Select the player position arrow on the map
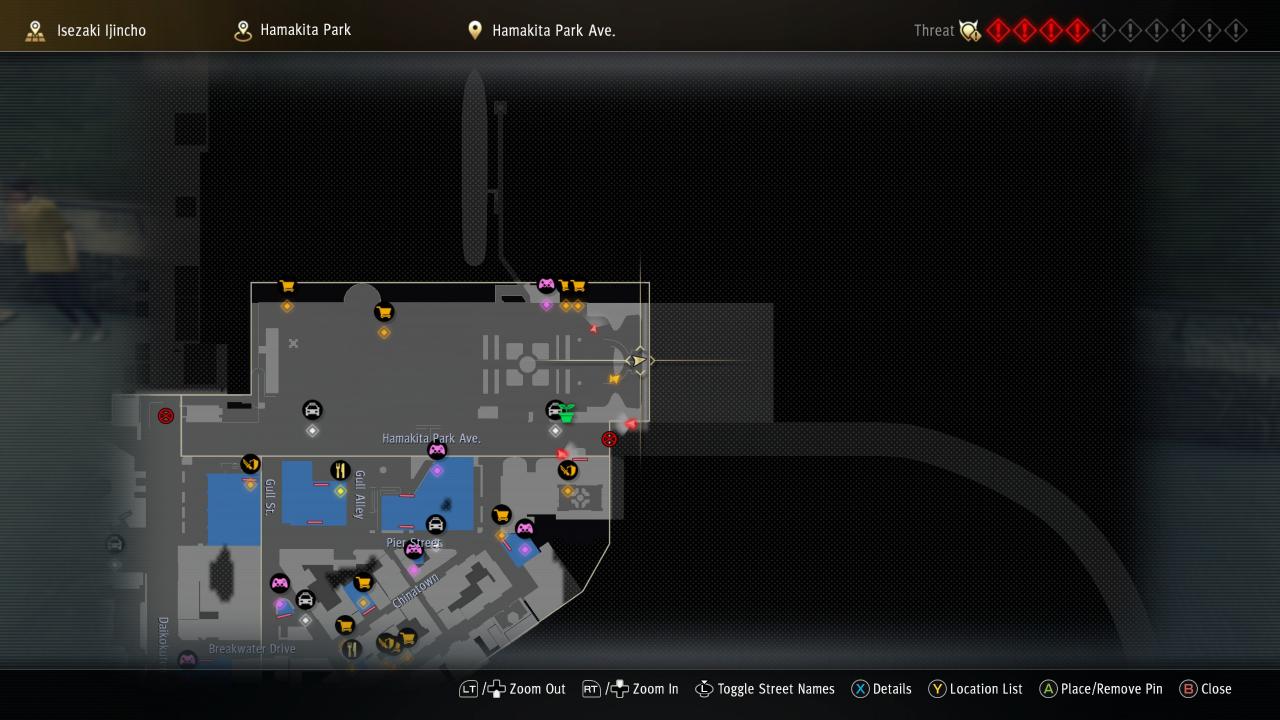Screen dimensions: 1280x720 click(x=637, y=360)
